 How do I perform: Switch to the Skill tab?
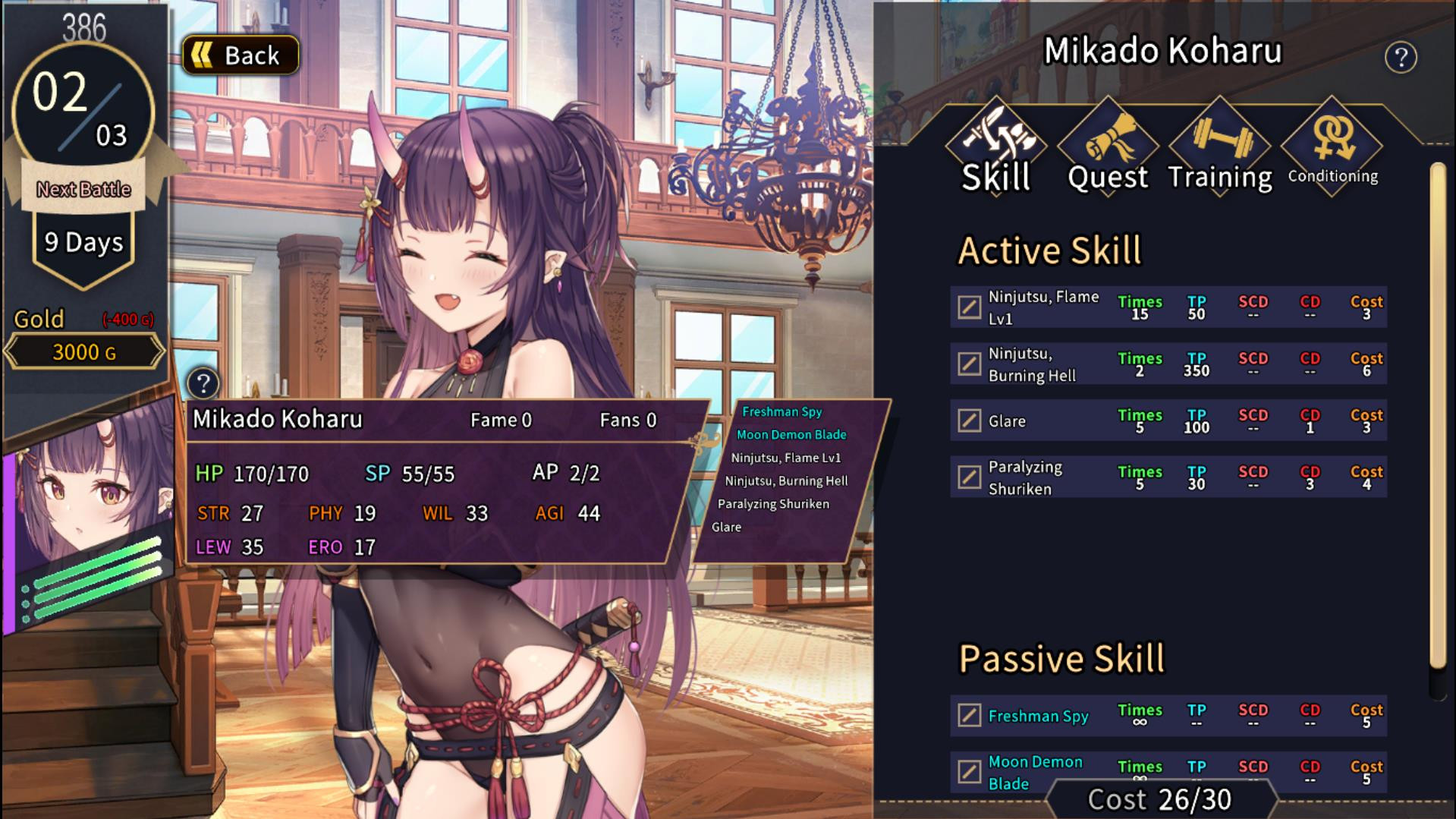[995, 149]
